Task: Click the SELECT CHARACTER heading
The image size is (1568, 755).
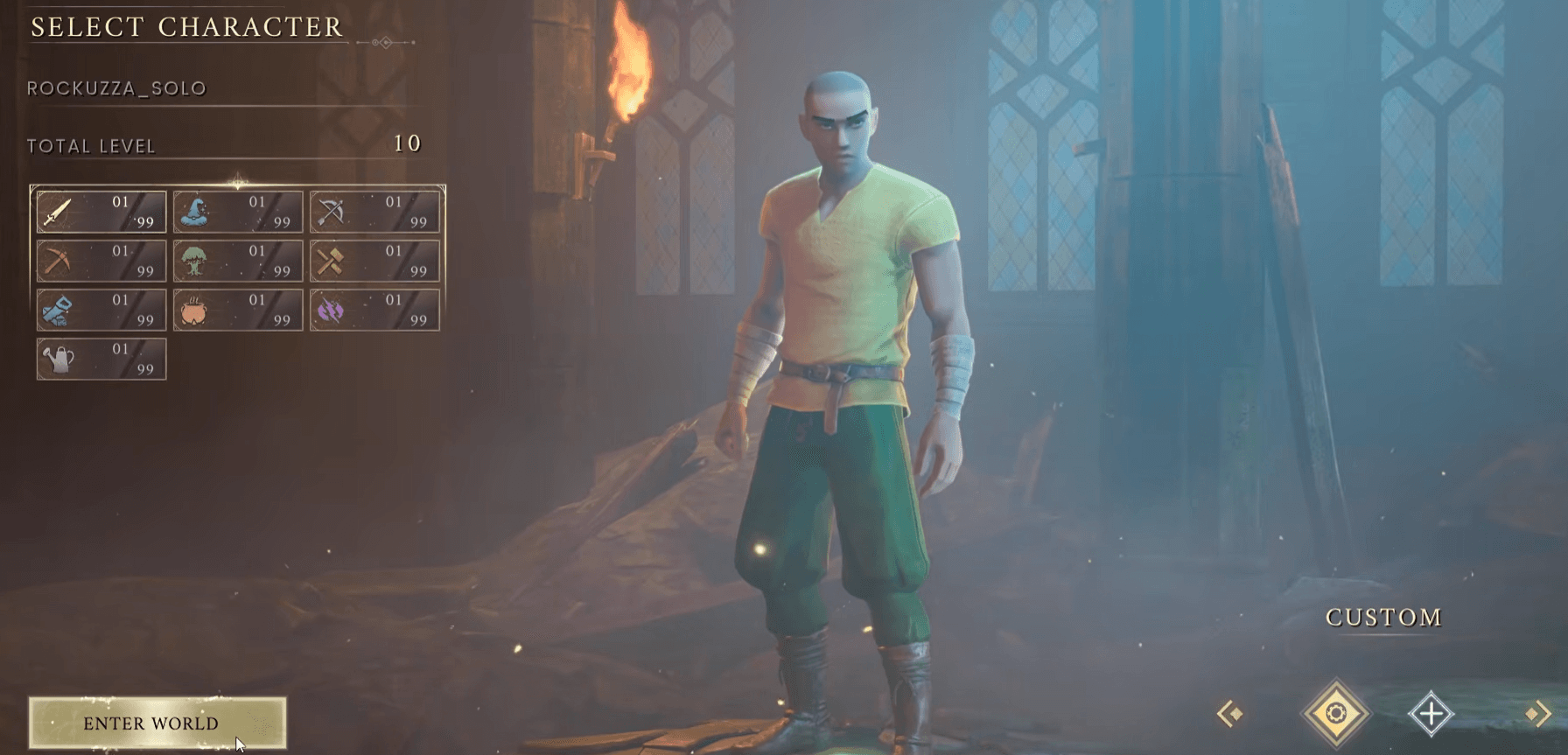Action: [x=186, y=27]
